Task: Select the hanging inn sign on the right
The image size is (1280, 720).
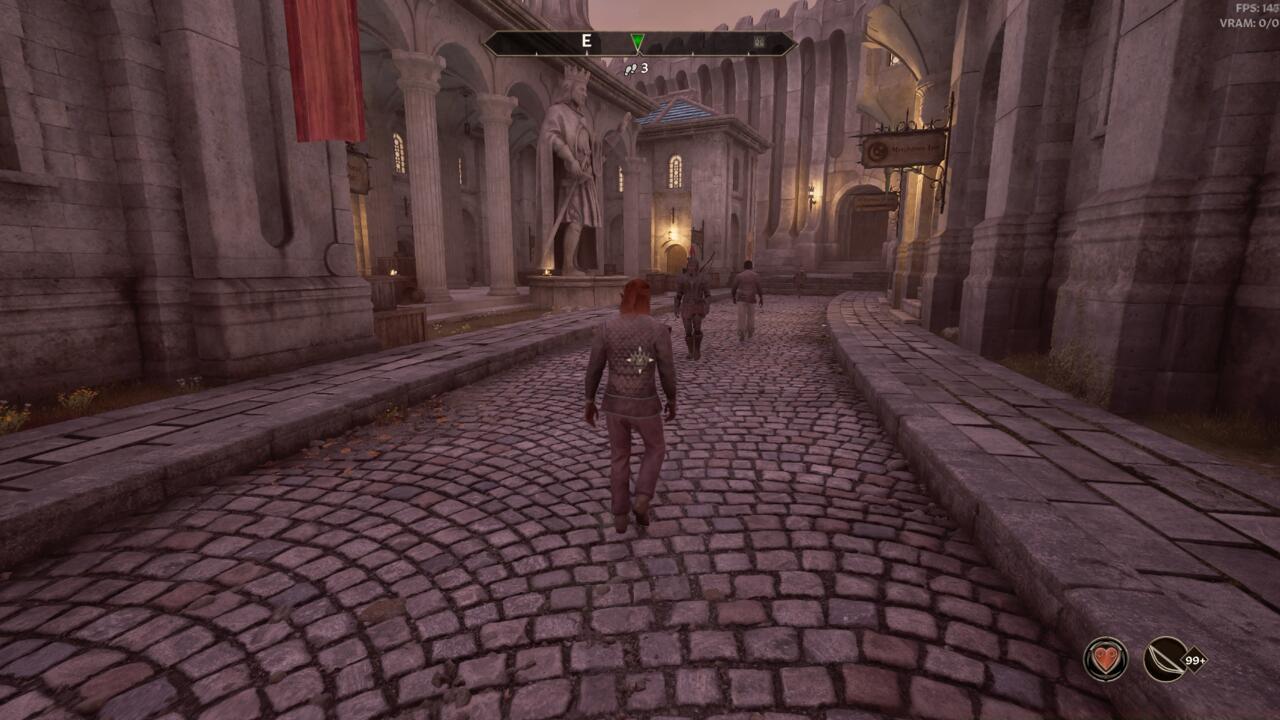Action: pos(900,150)
